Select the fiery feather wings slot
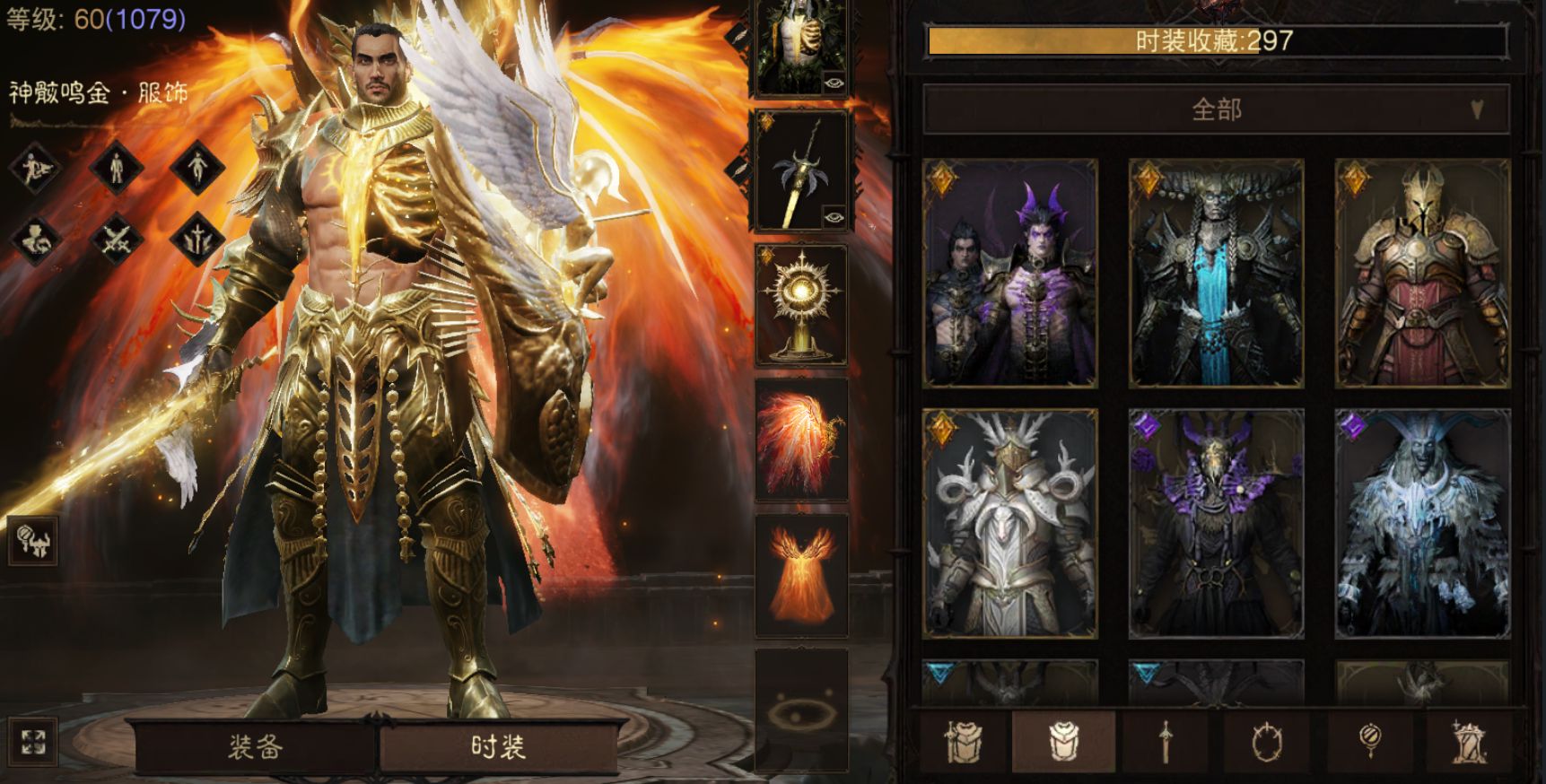The image size is (1546, 784). tap(801, 440)
